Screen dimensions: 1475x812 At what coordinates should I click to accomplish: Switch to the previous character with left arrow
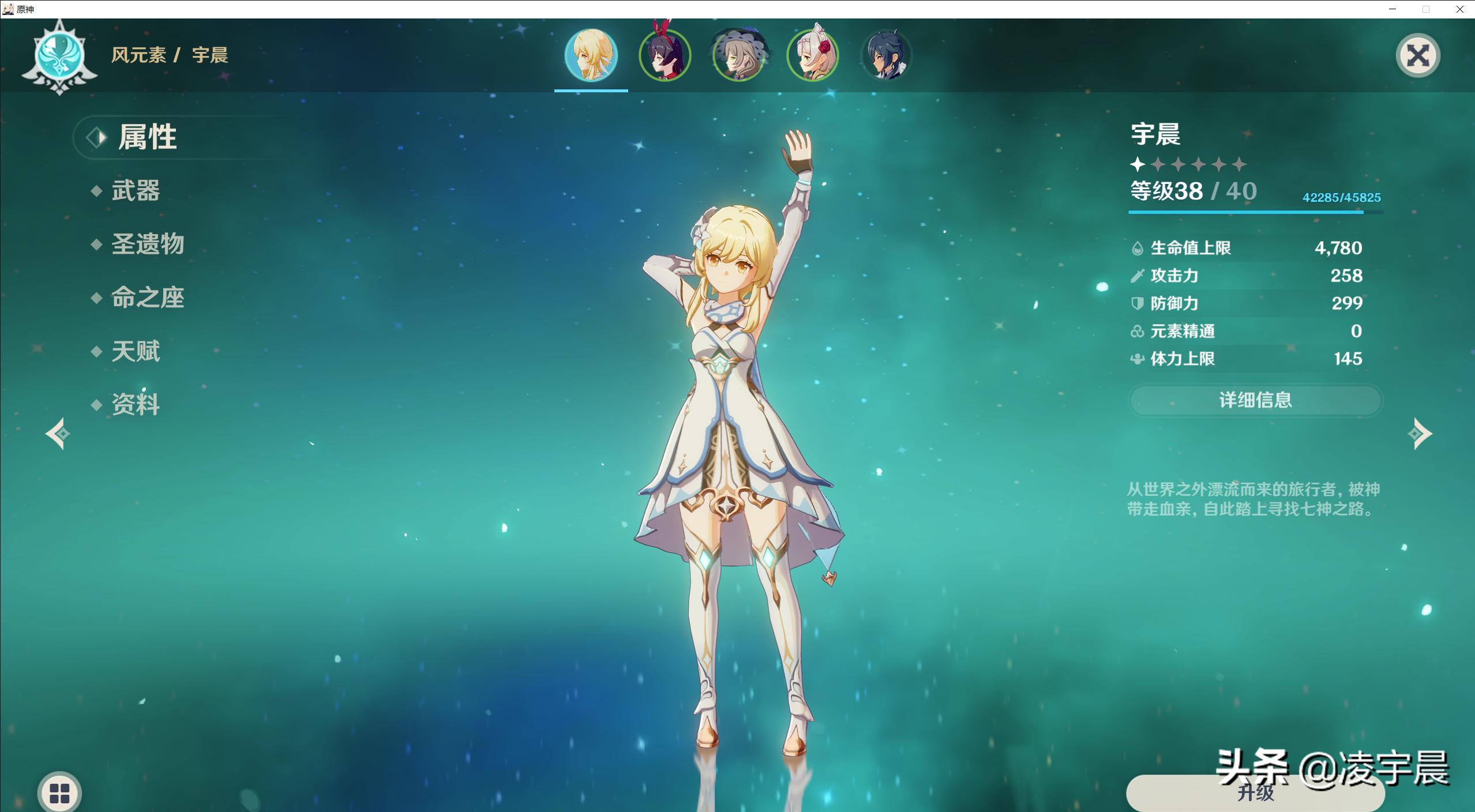pyautogui.click(x=58, y=433)
